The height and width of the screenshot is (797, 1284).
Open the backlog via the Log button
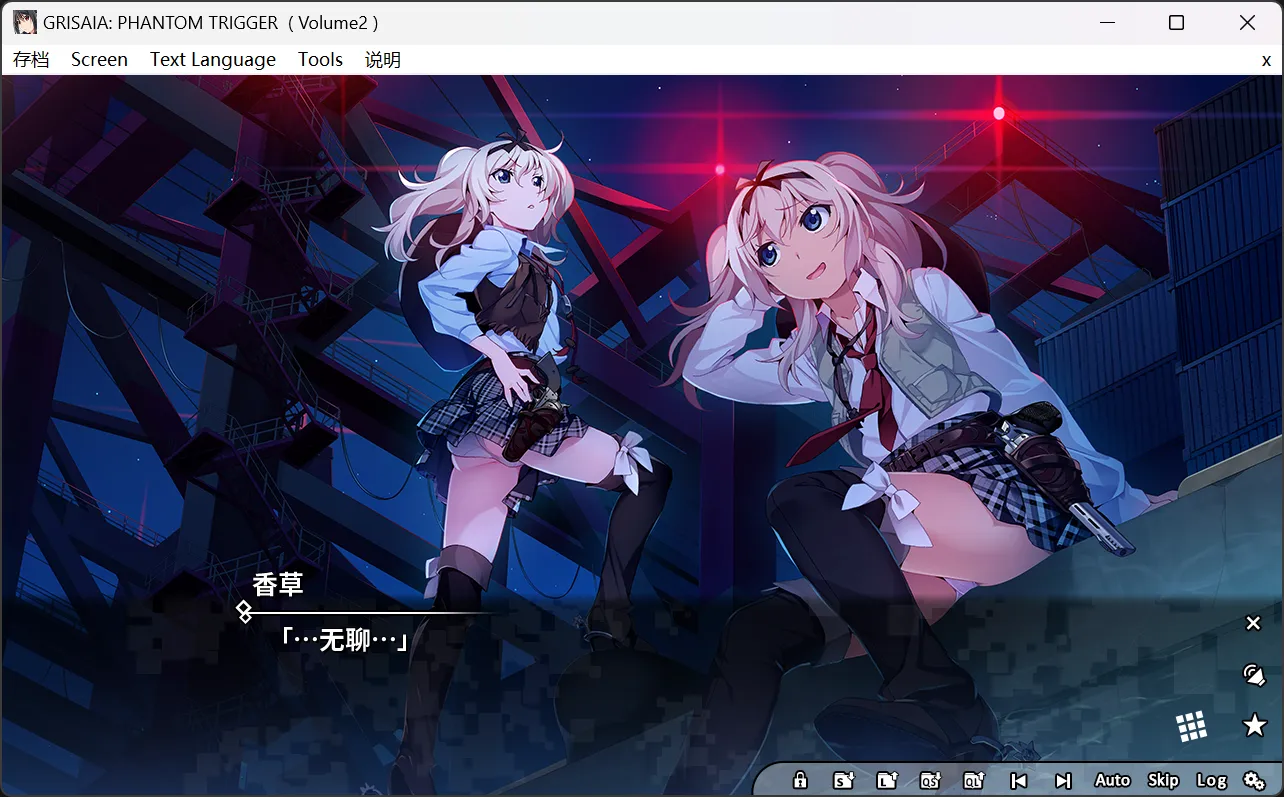1213,780
